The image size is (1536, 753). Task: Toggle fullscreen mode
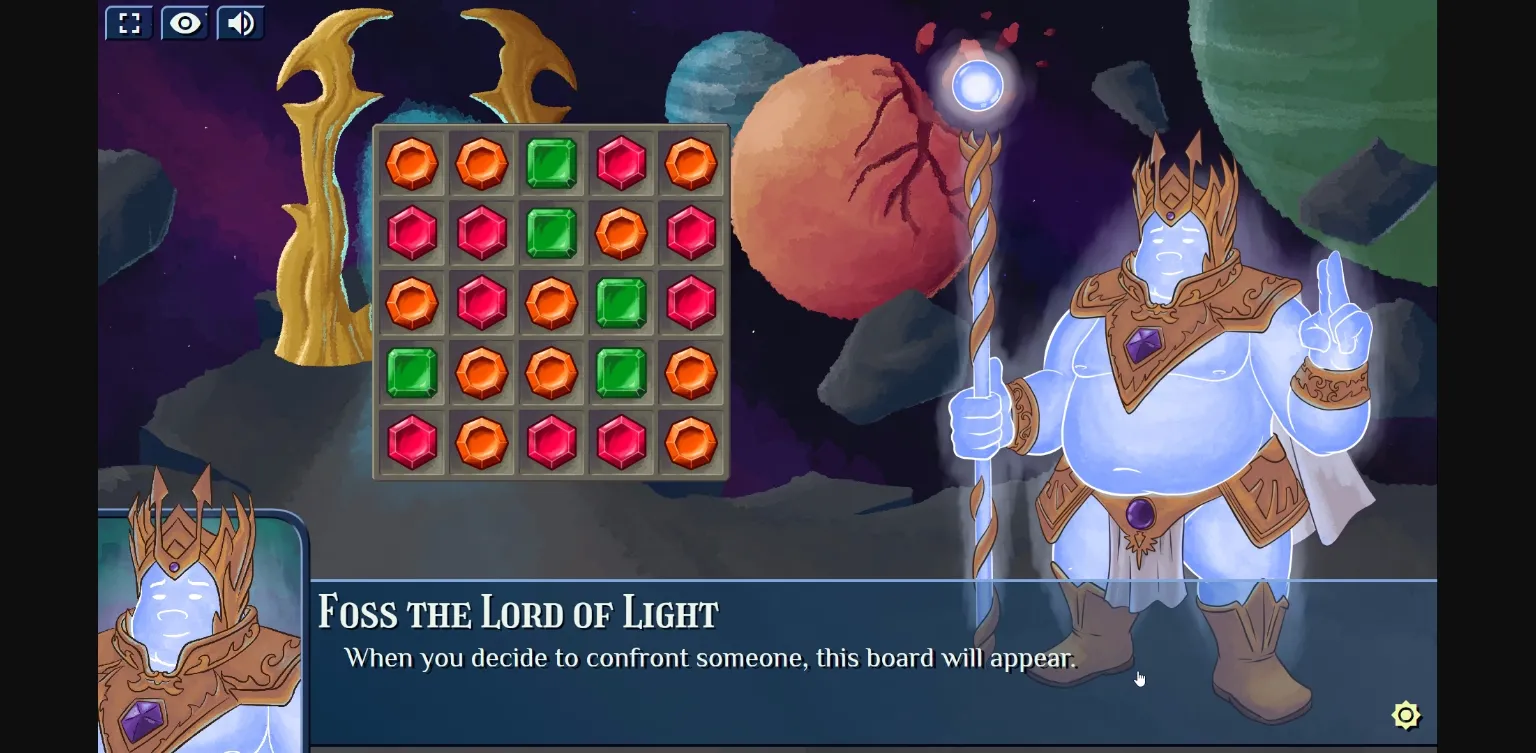point(128,22)
